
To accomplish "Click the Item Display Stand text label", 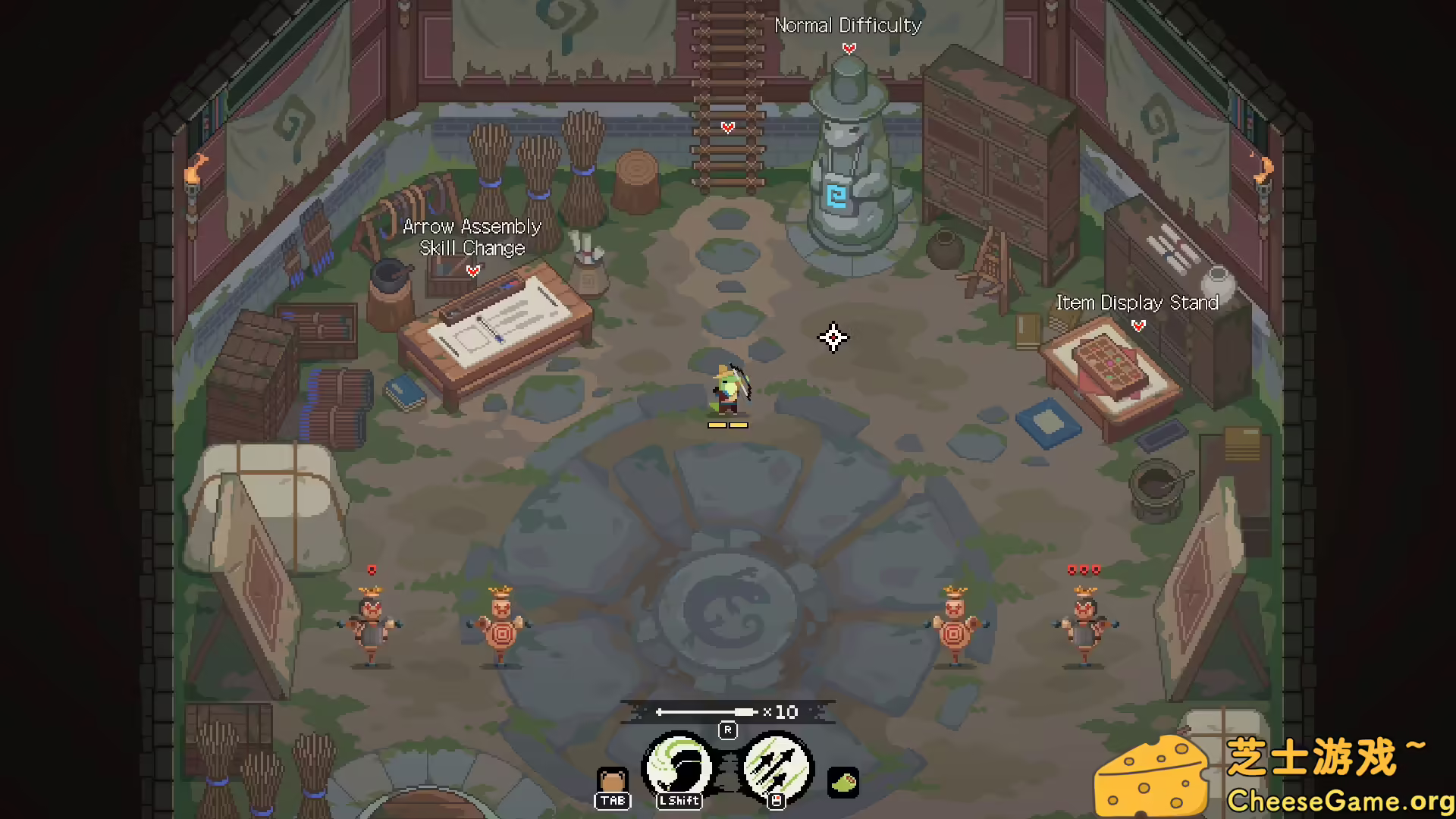I will coord(1137,303).
